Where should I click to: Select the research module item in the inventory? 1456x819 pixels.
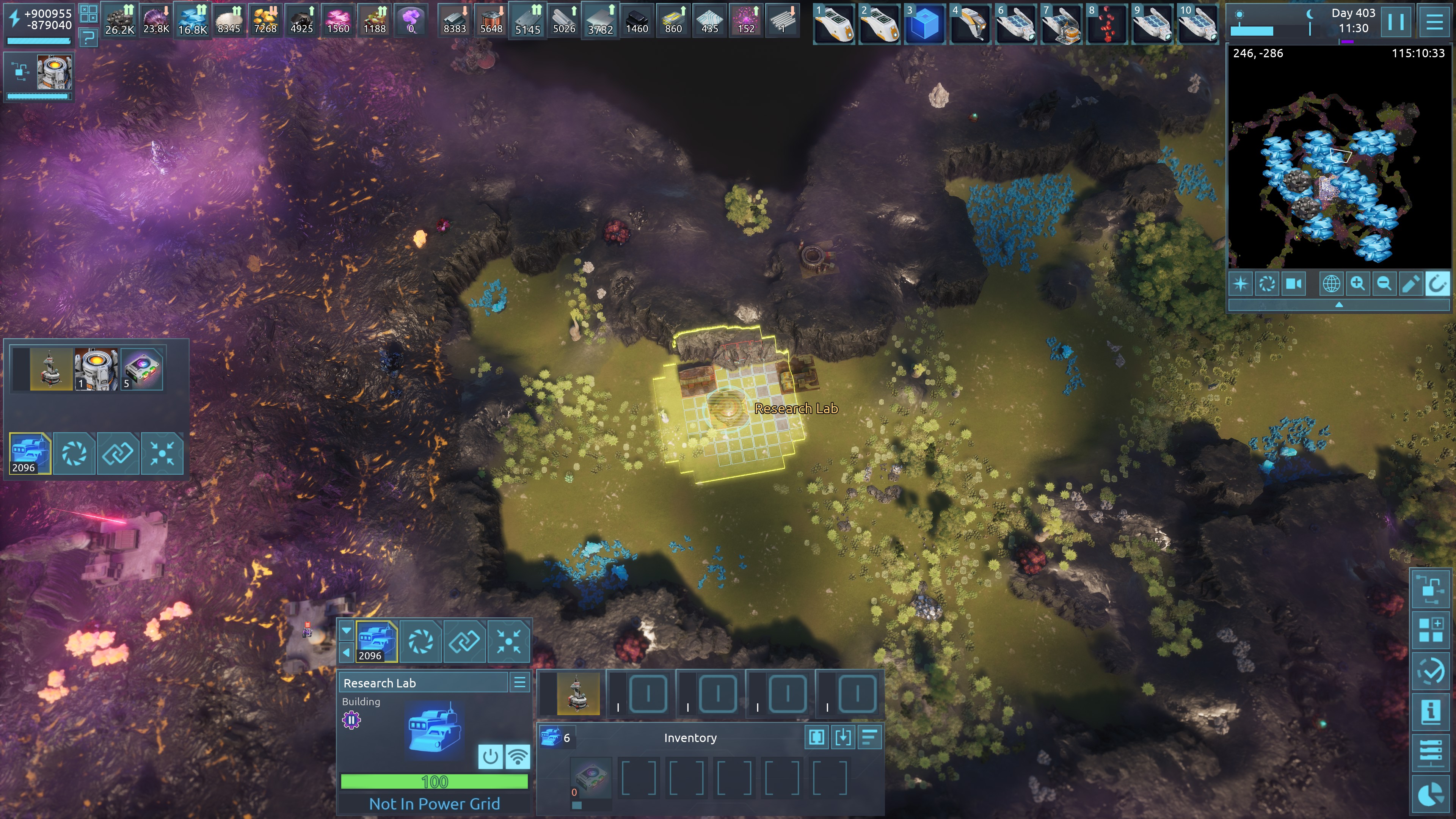(x=590, y=777)
